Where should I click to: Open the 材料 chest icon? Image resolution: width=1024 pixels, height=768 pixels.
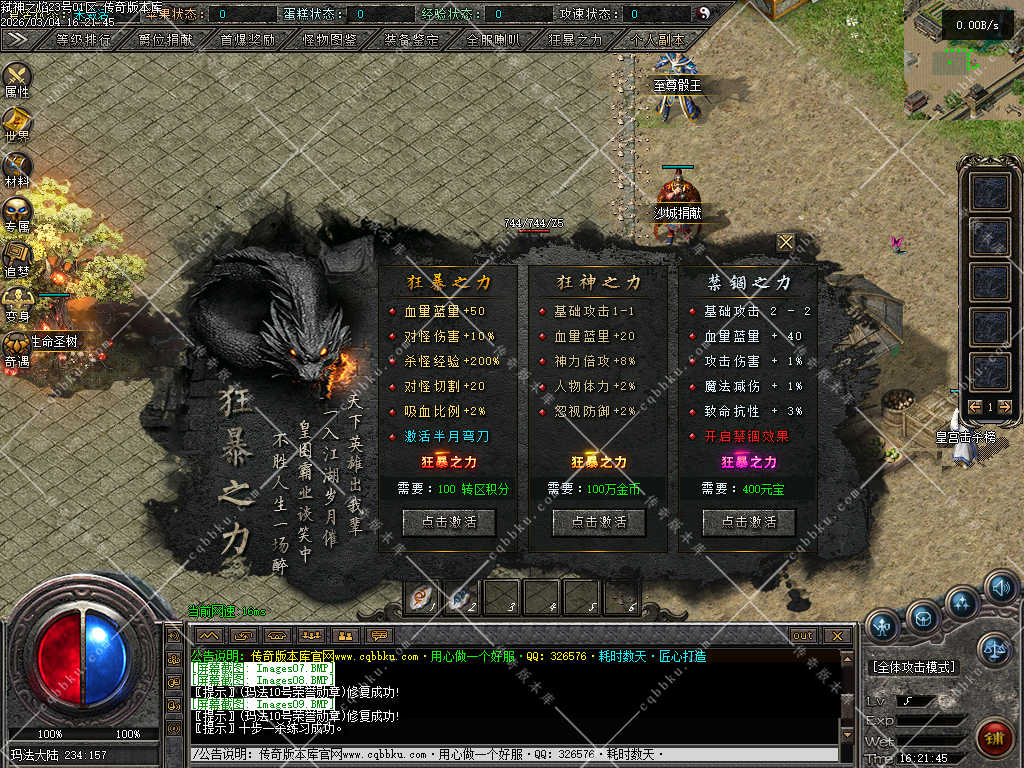(17, 167)
